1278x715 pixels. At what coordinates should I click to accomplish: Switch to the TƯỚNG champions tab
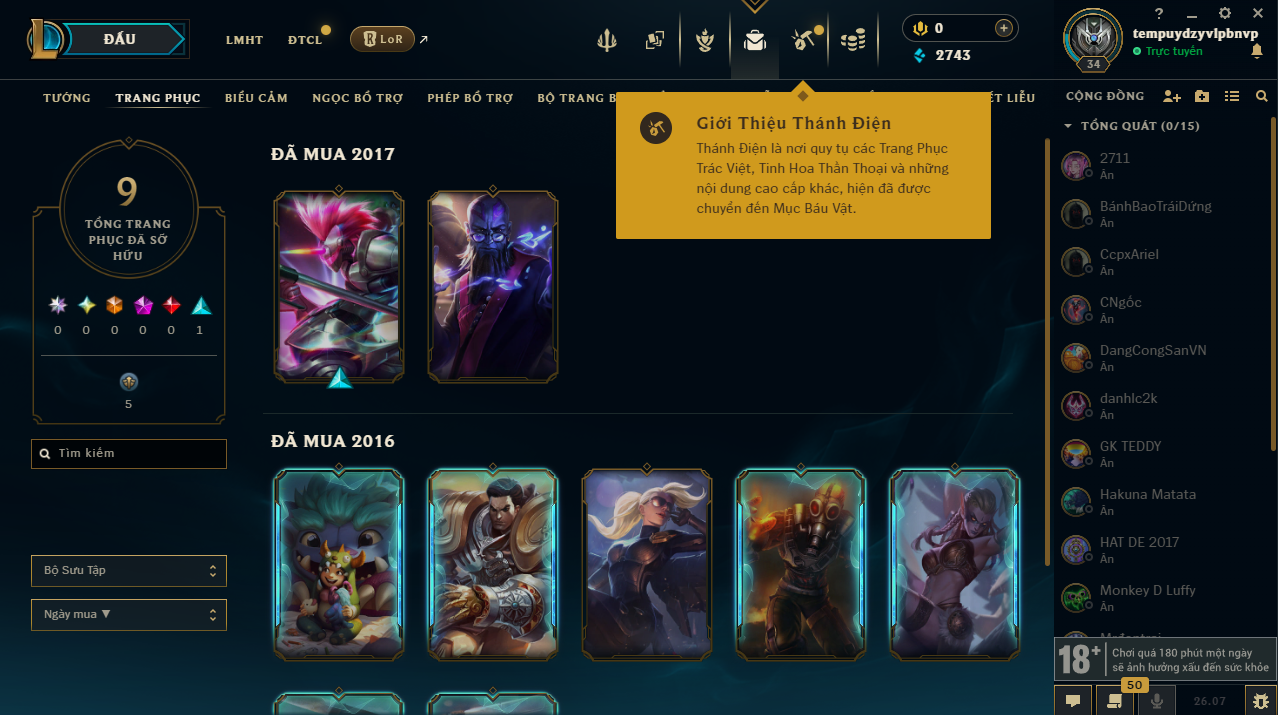(67, 98)
